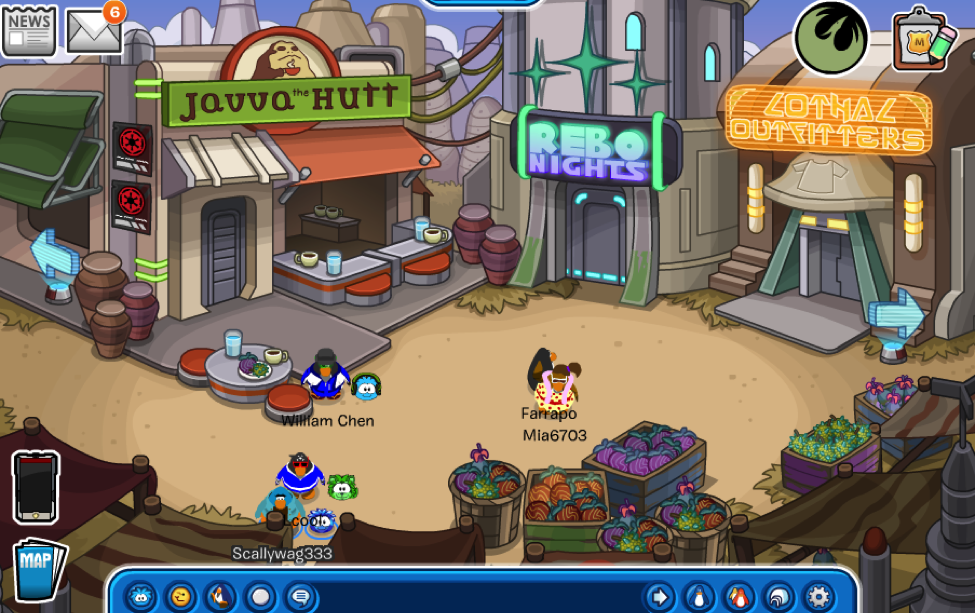Open the moderator badge clipboard
Screen dimensions: 975x614
pyautogui.click(x=923, y=40)
